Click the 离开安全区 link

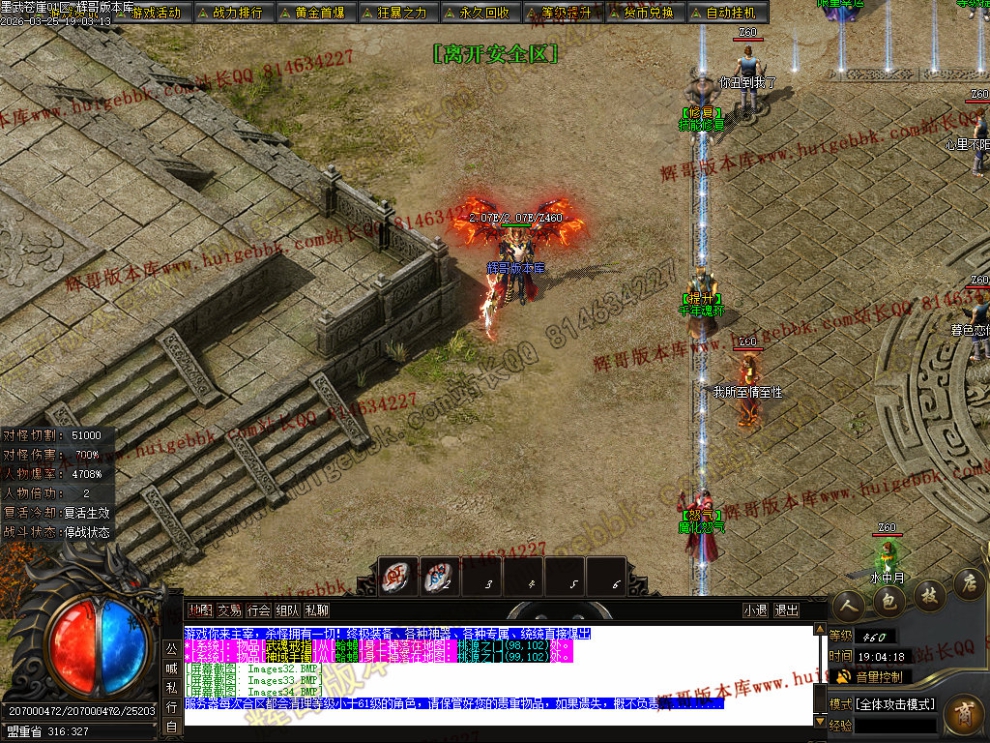[x=495, y=53]
